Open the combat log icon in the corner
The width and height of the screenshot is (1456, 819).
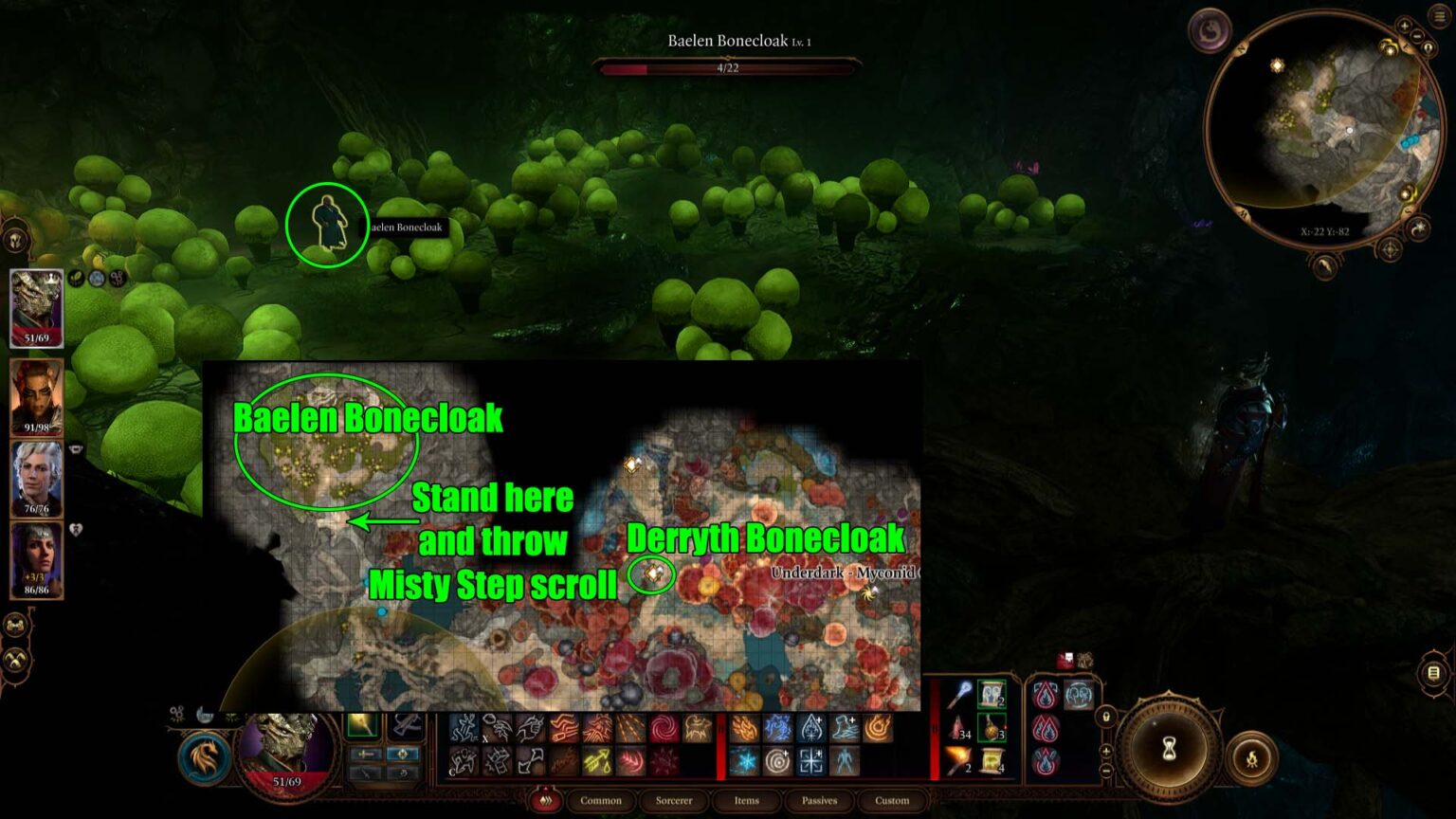click(1433, 673)
